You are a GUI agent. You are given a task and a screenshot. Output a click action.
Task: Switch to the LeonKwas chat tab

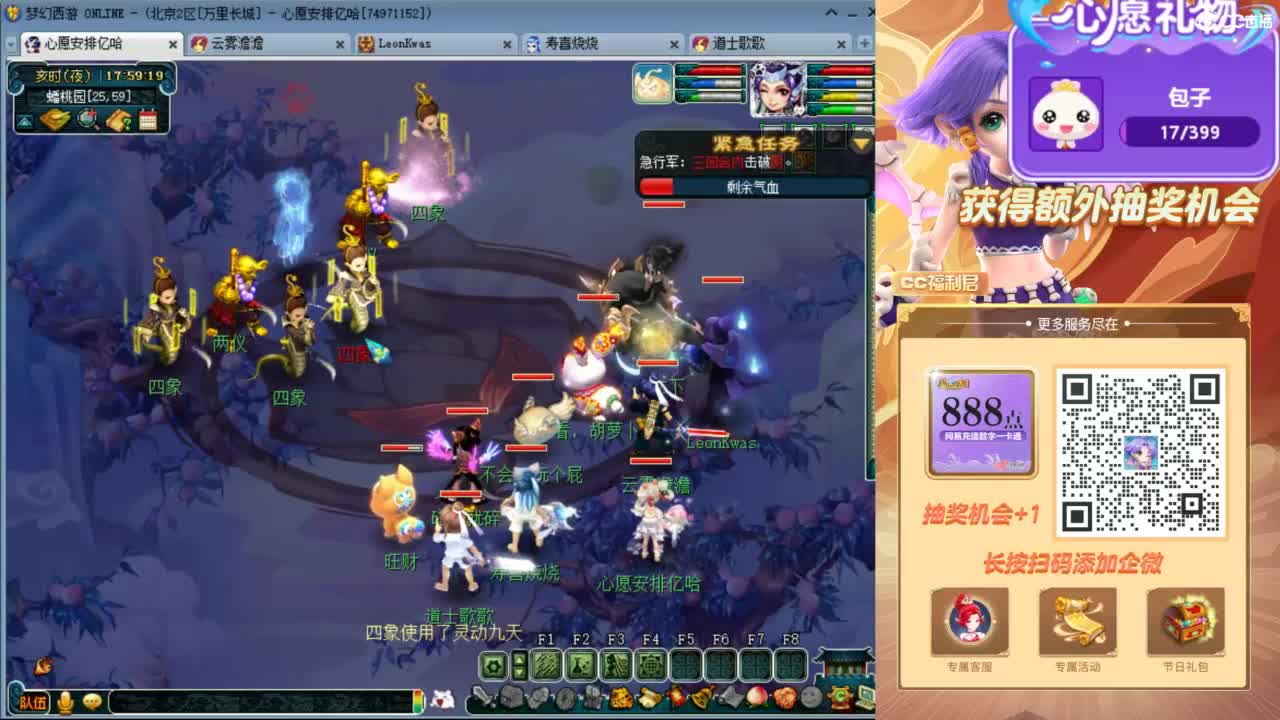[405, 44]
